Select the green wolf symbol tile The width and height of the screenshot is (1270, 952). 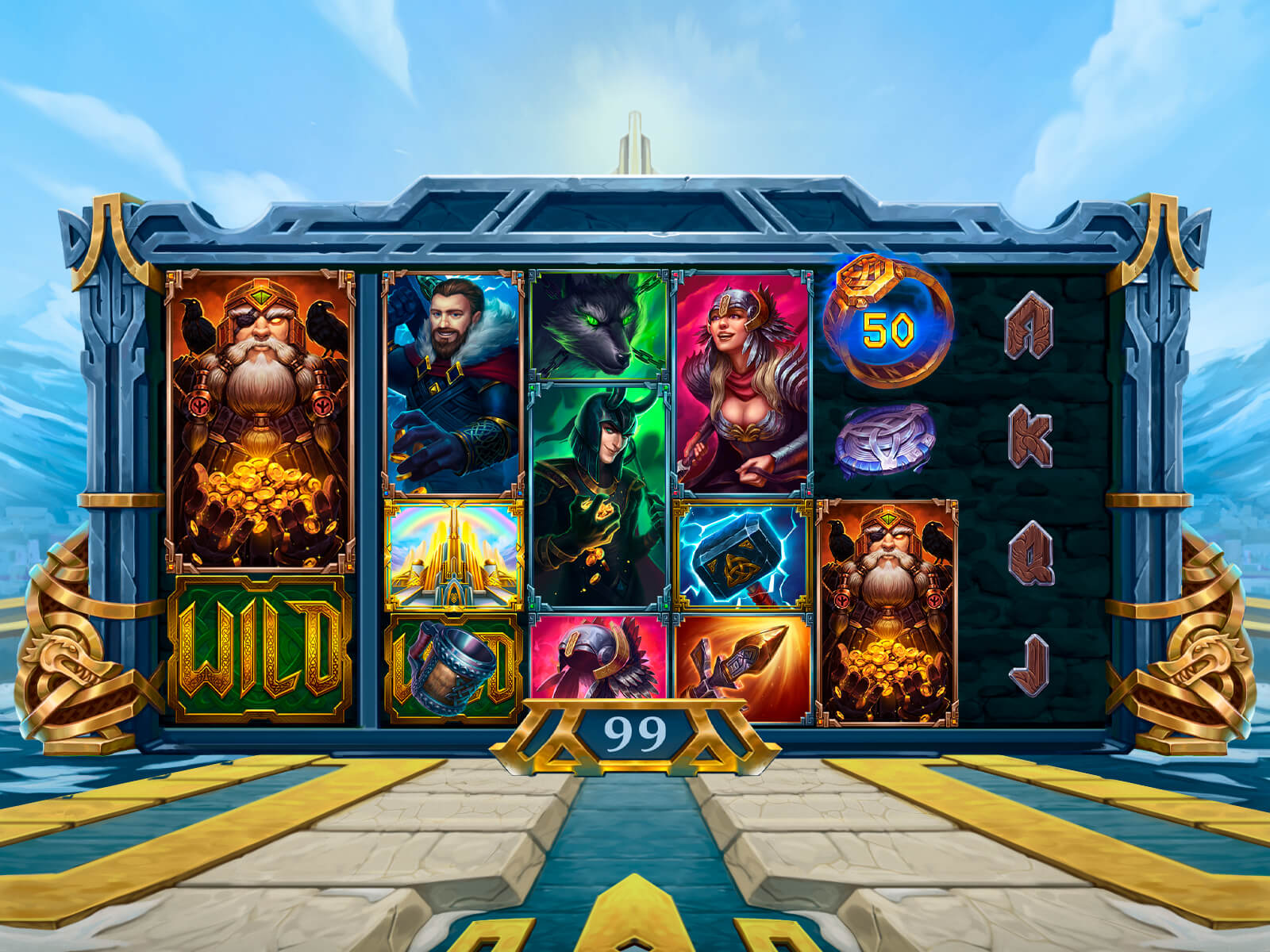[x=599, y=325]
